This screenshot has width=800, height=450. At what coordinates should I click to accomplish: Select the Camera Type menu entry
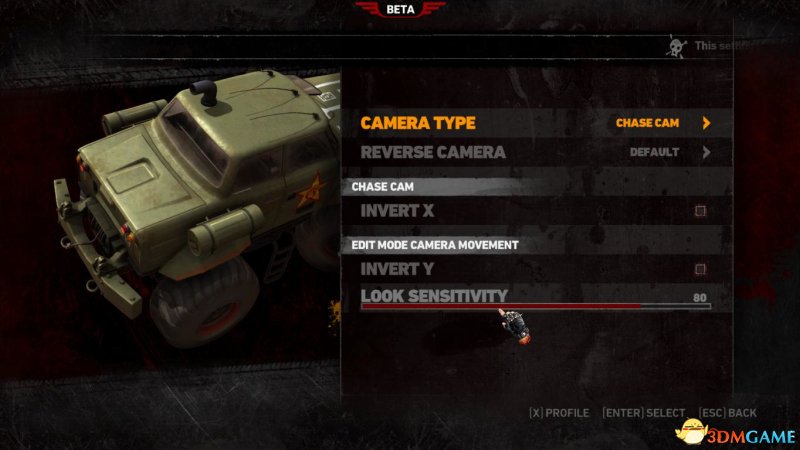pyautogui.click(x=418, y=123)
